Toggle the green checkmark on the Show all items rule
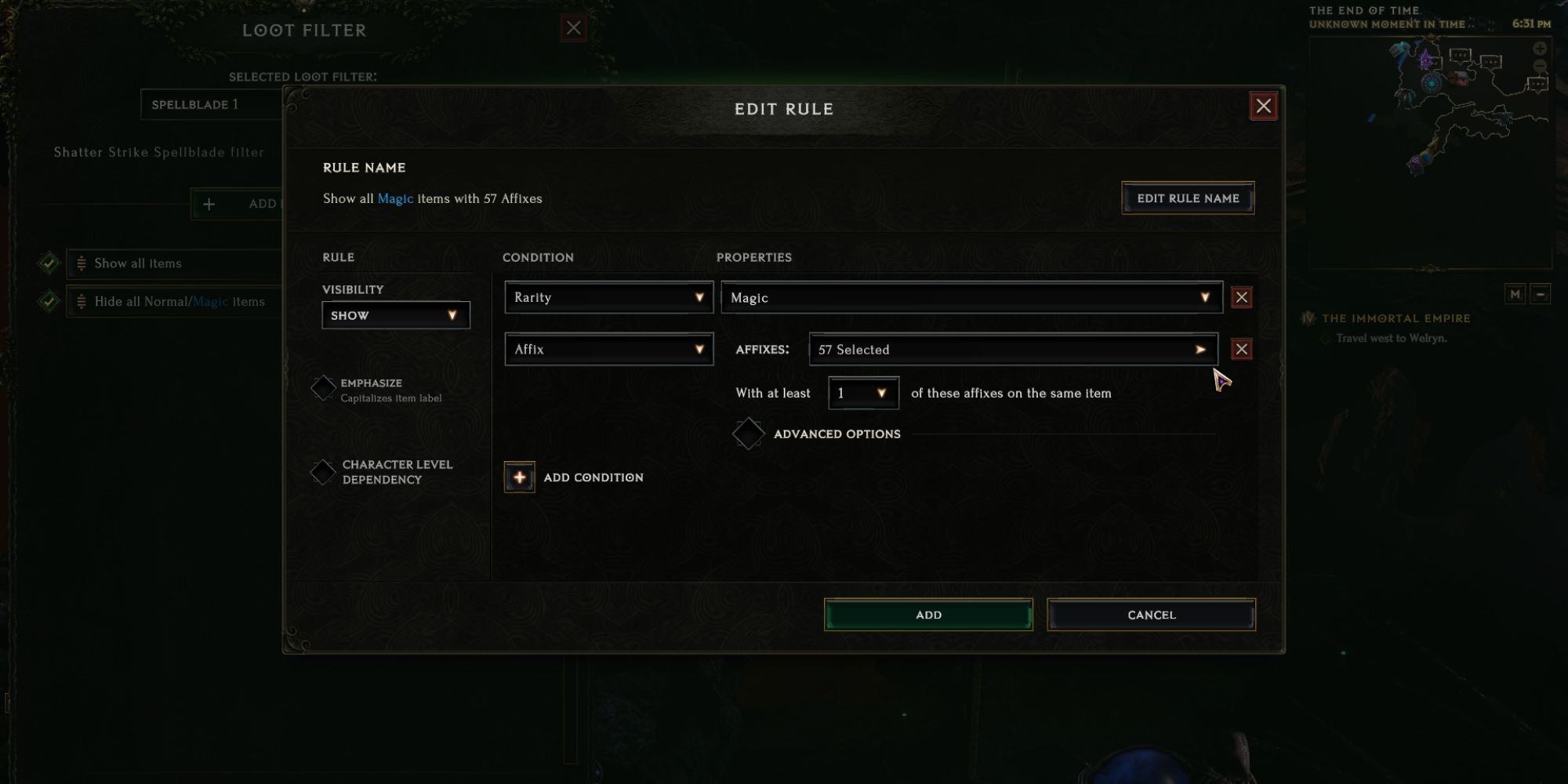 coord(49,261)
